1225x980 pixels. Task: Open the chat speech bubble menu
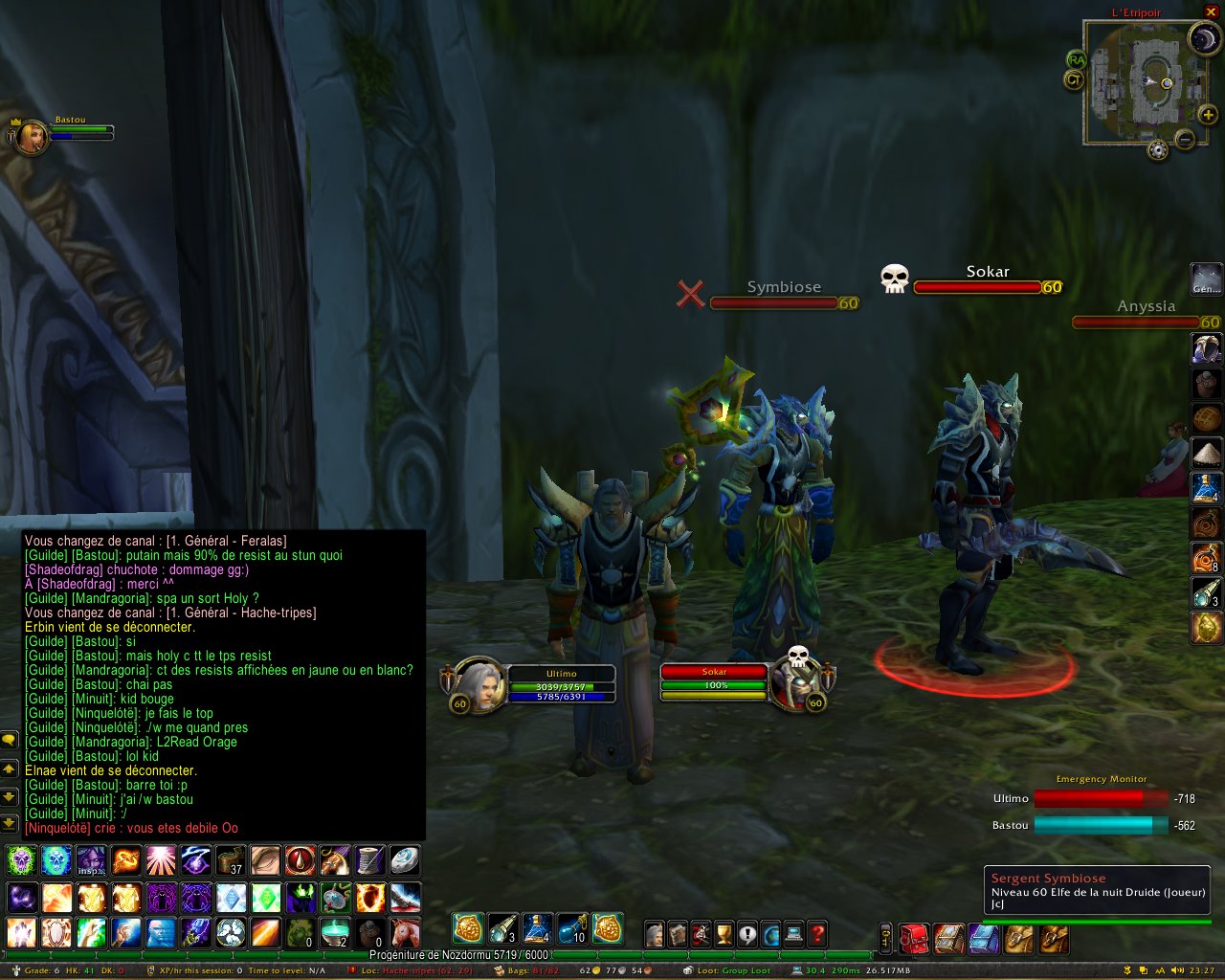pos(9,740)
